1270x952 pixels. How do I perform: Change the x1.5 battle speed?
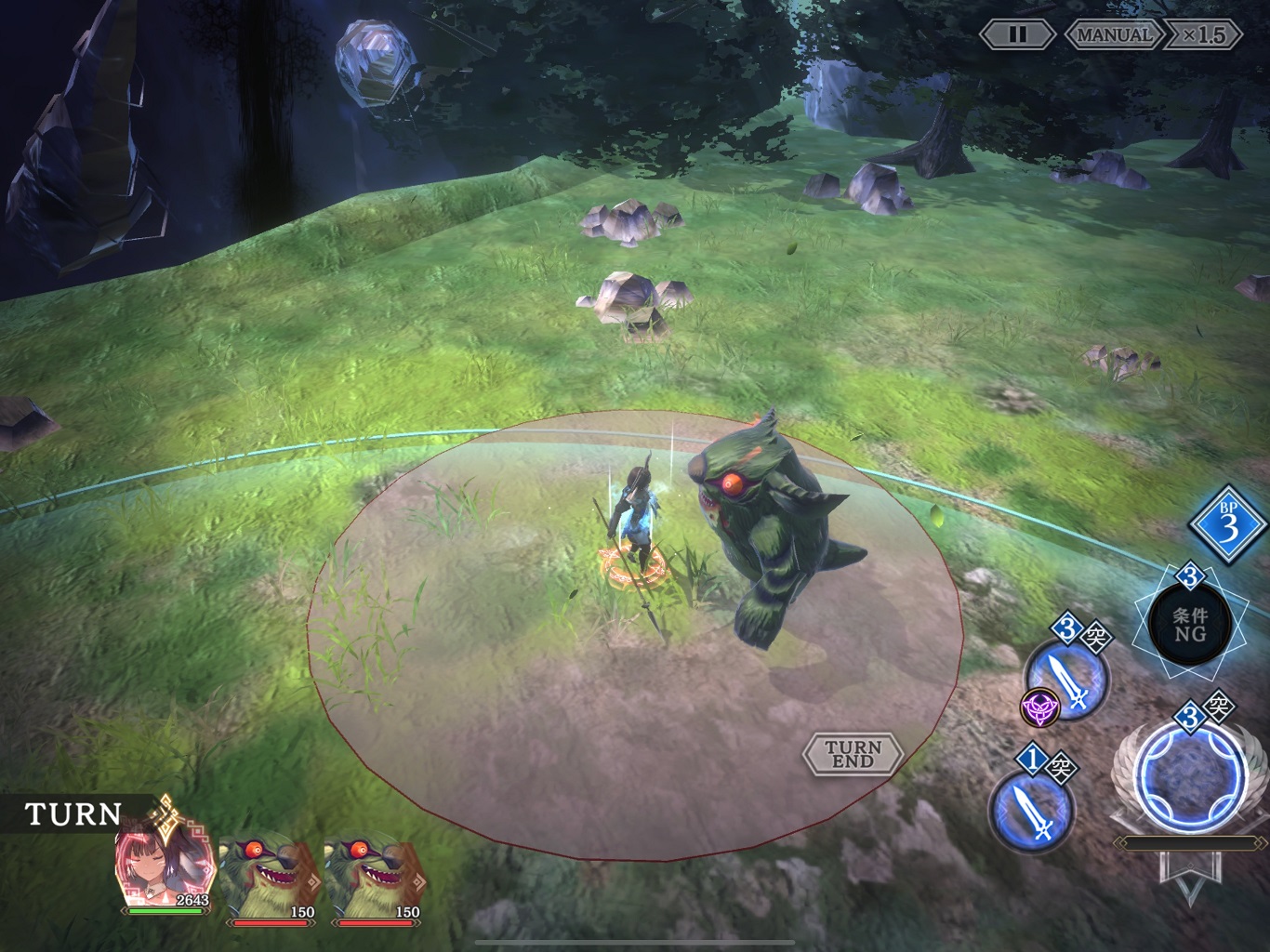[x=1205, y=35]
